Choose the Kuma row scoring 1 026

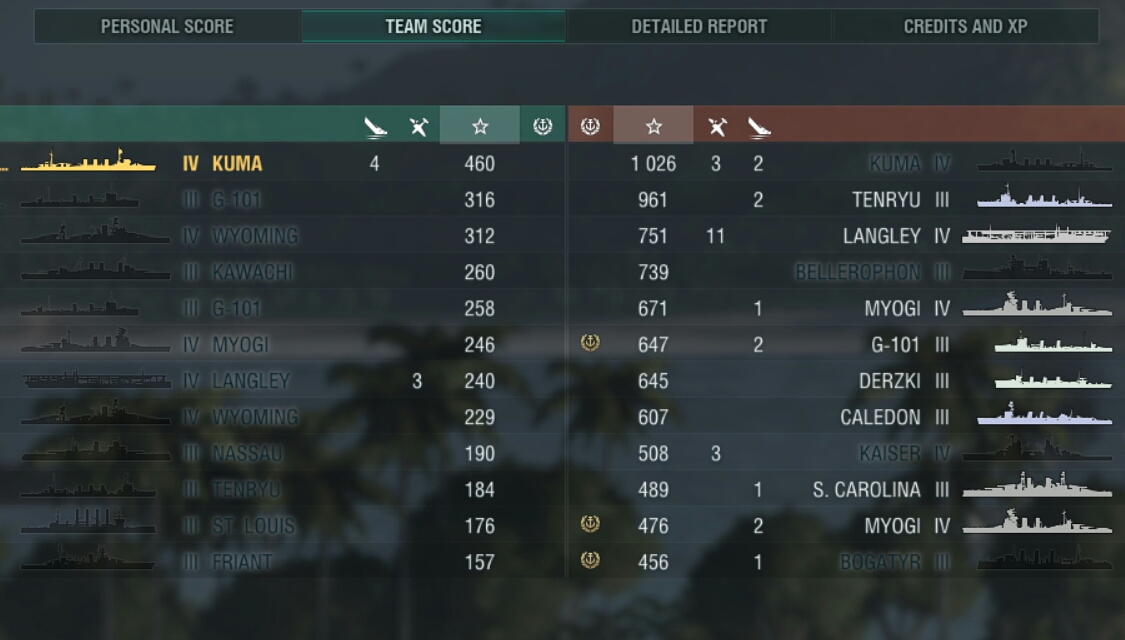point(894,164)
